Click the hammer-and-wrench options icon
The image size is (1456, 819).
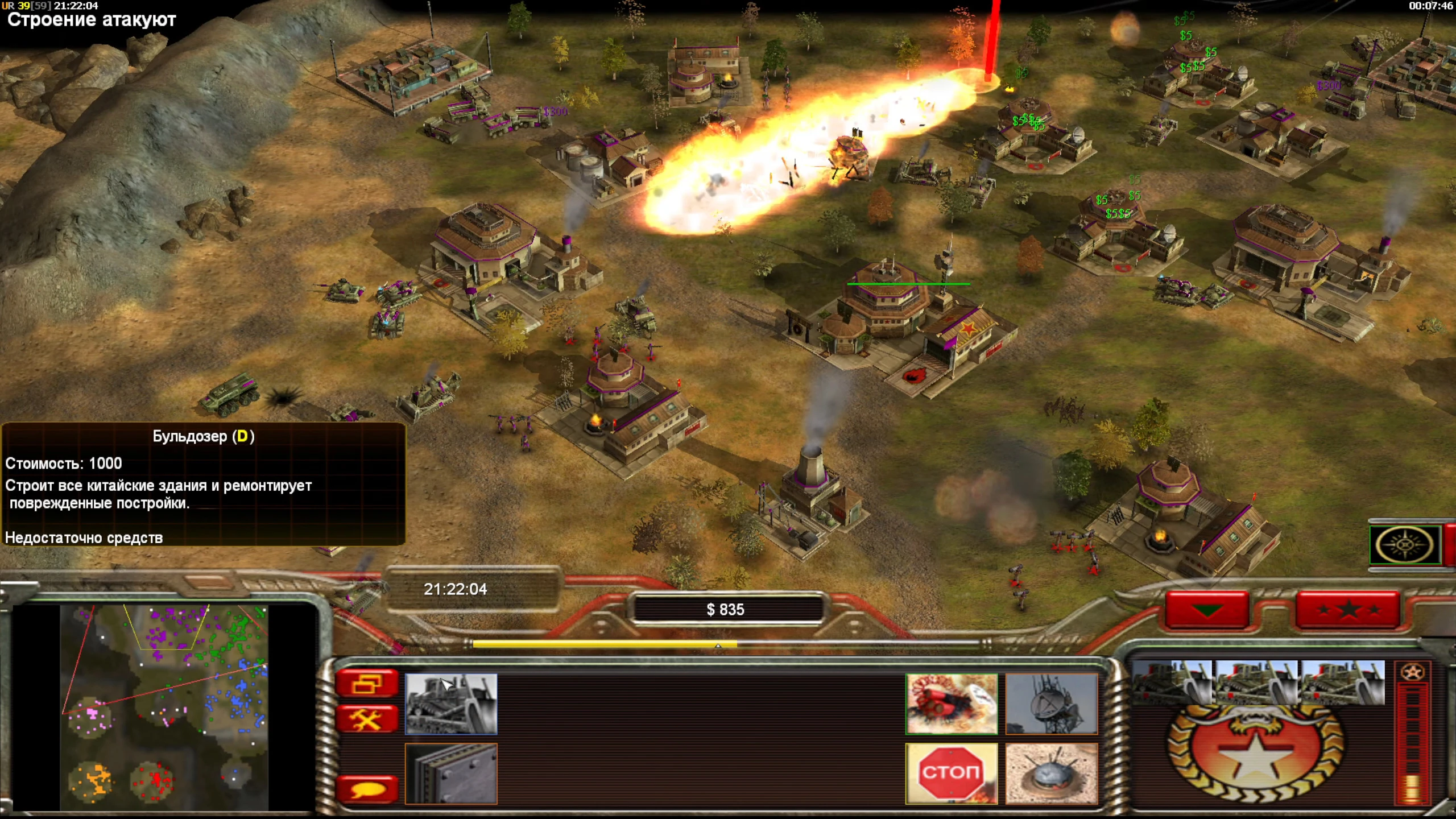pos(367,718)
